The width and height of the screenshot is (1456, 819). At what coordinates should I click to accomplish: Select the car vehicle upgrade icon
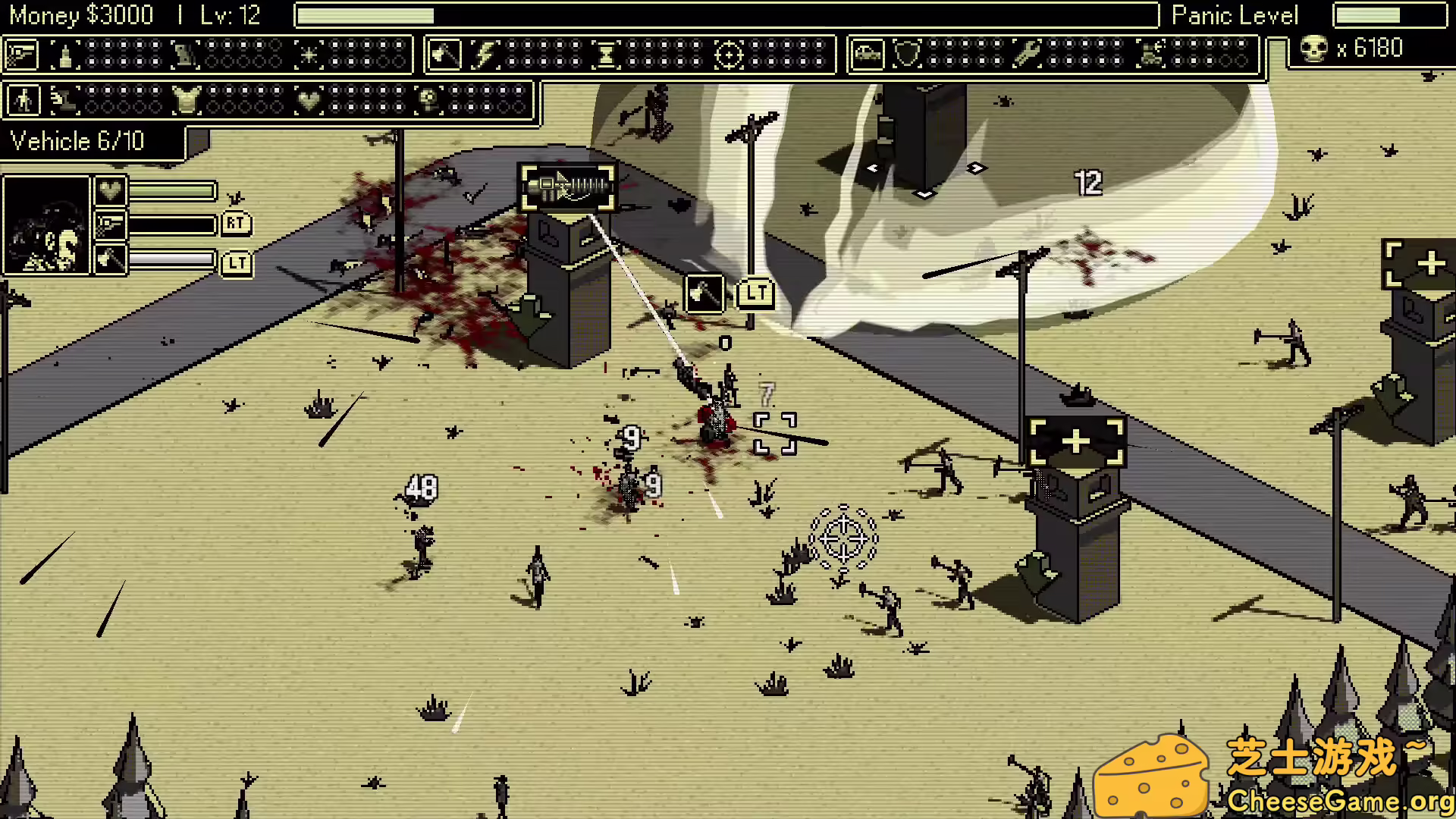click(867, 55)
